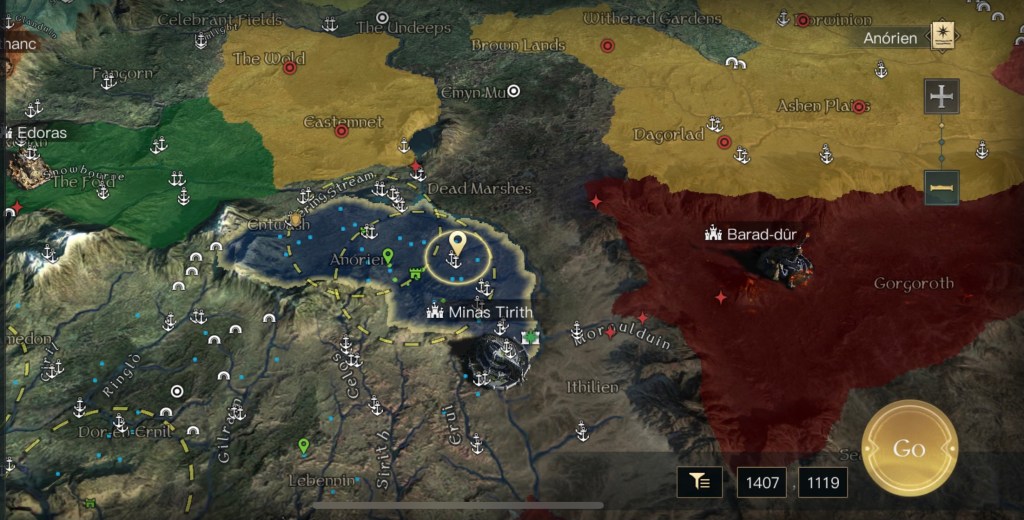Select the cross icon map-view button
Viewport: 1024px width, 520px height.
point(941,96)
